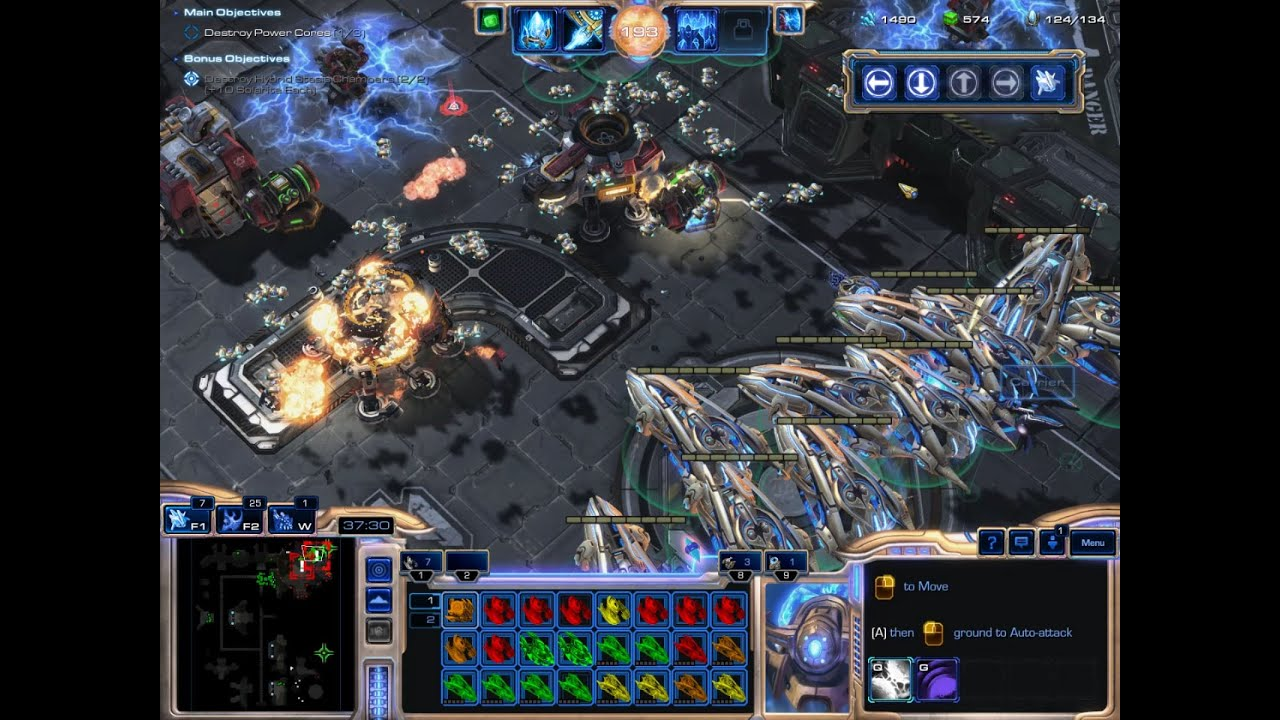The image size is (1280, 720).
Task: Click the down arrow direction button
Action: pyautogui.click(x=921, y=83)
